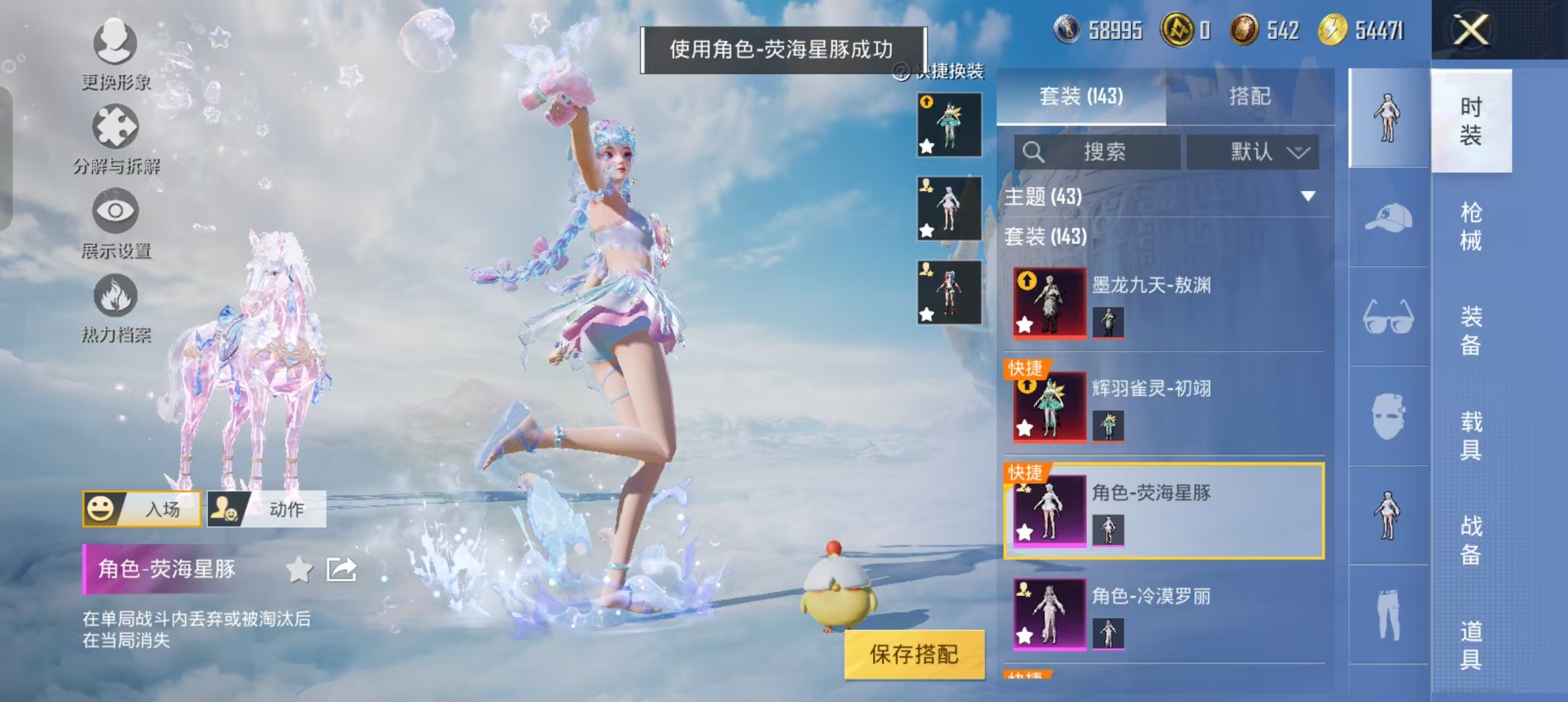Share the 角色-荧海星豚 outfit
Viewport: 1568px width, 702px height.
pos(341,568)
